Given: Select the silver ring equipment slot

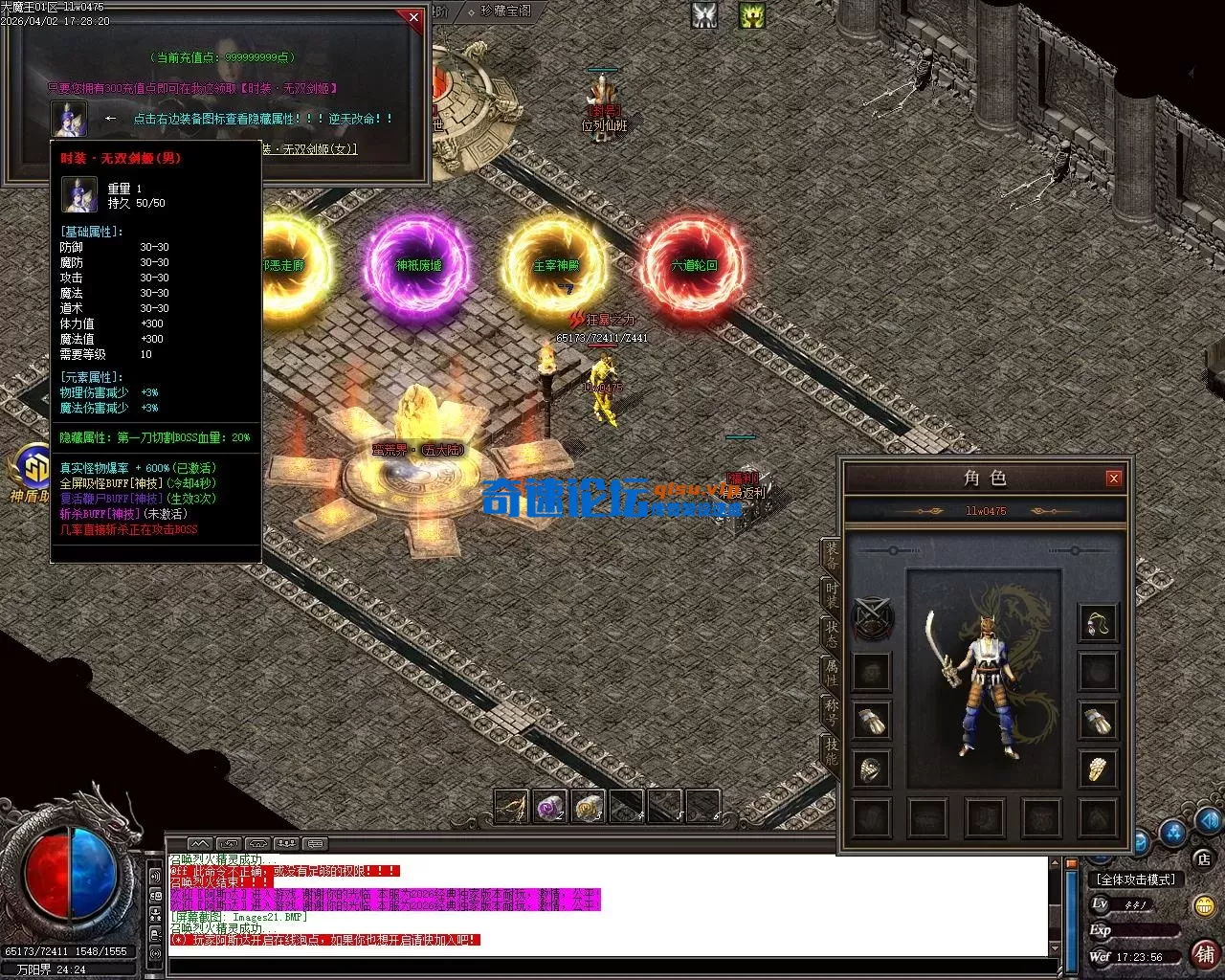Looking at the screenshot, I should coord(872,769).
